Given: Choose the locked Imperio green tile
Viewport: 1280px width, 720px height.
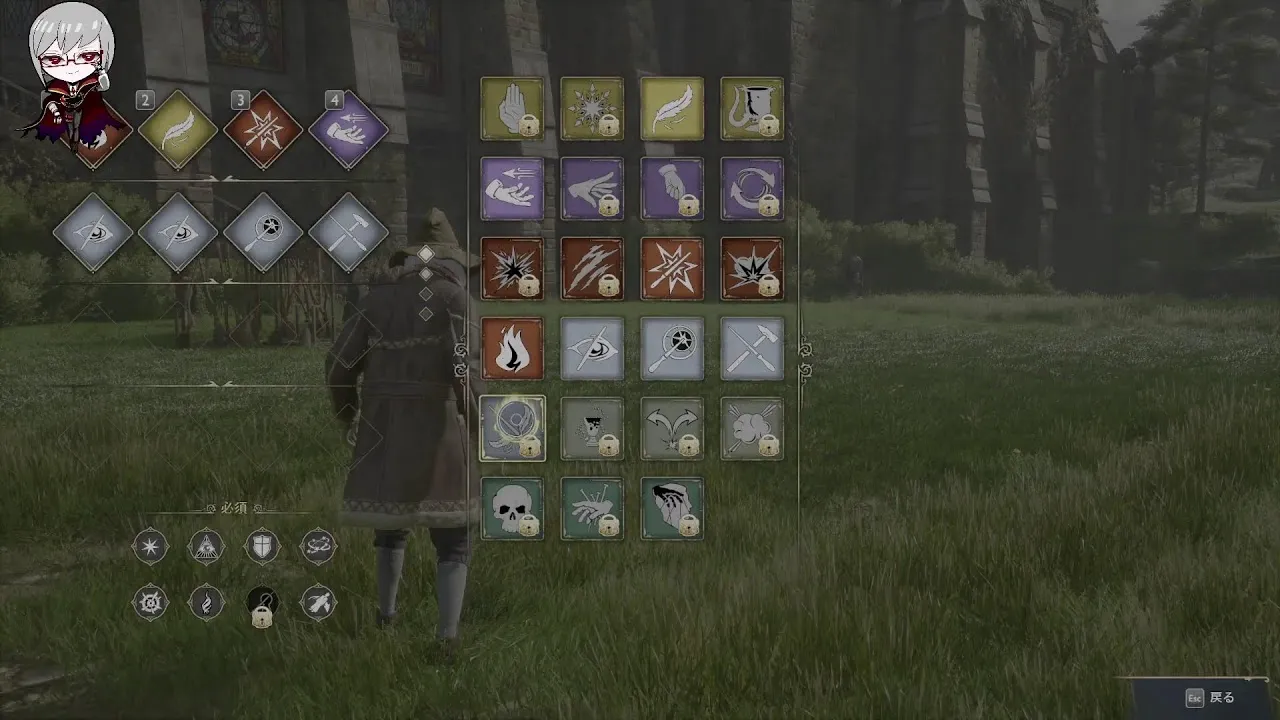Looking at the screenshot, I should tap(672, 509).
